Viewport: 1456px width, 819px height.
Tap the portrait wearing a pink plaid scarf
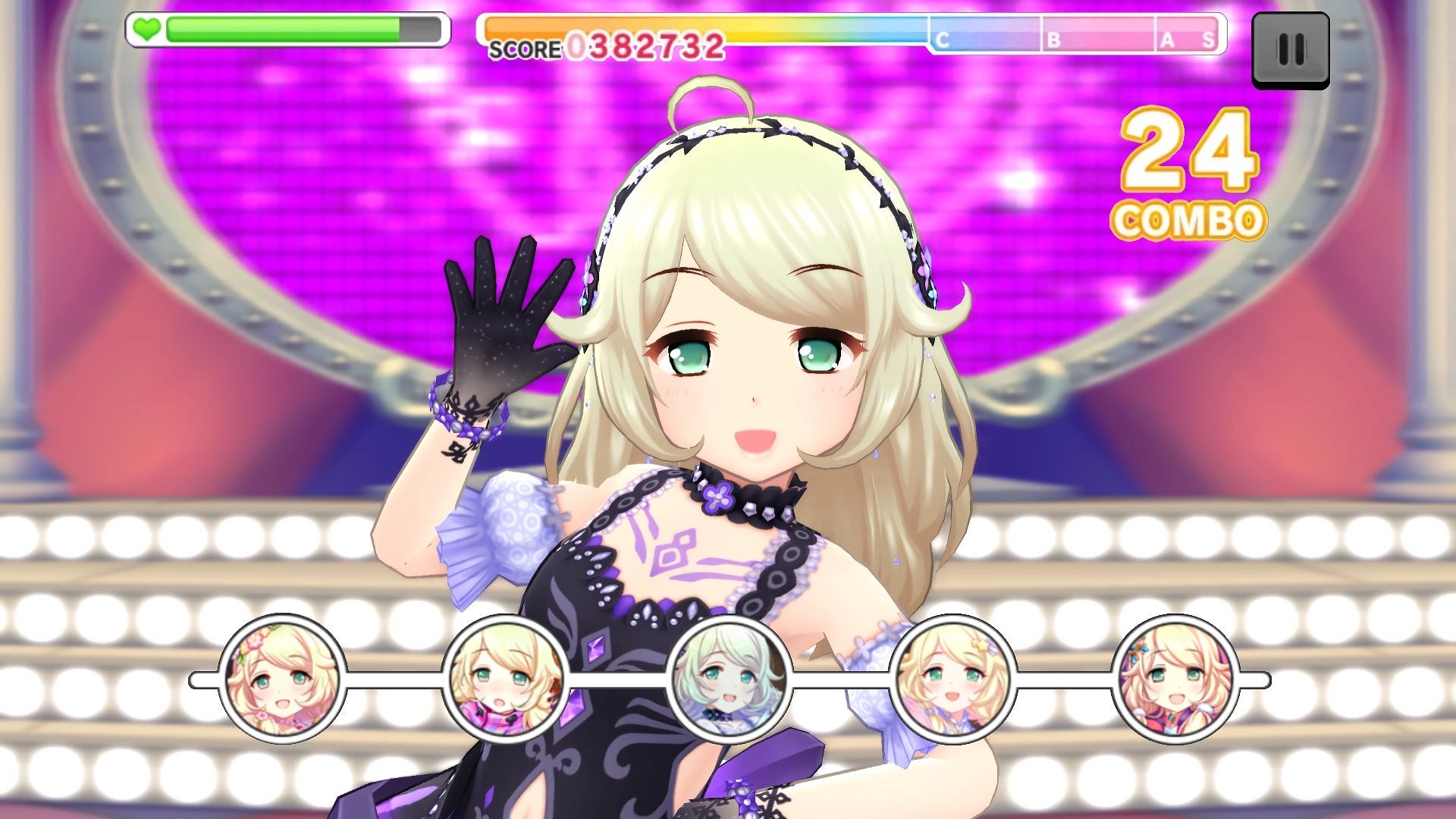(504, 679)
